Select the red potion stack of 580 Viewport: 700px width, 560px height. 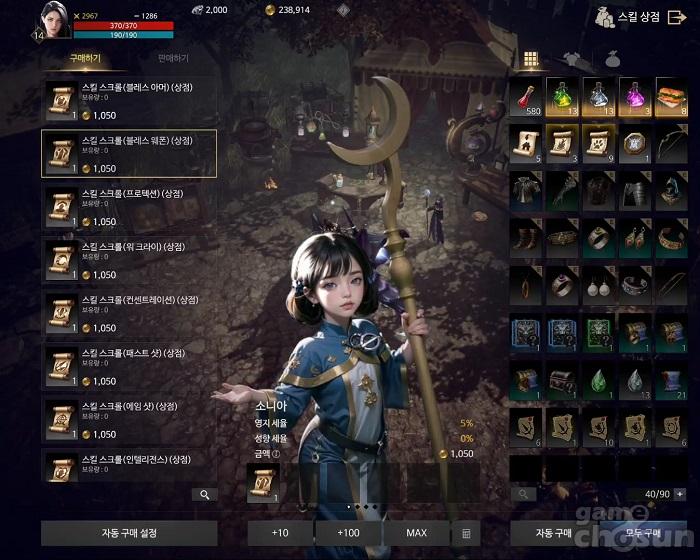[527, 98]
